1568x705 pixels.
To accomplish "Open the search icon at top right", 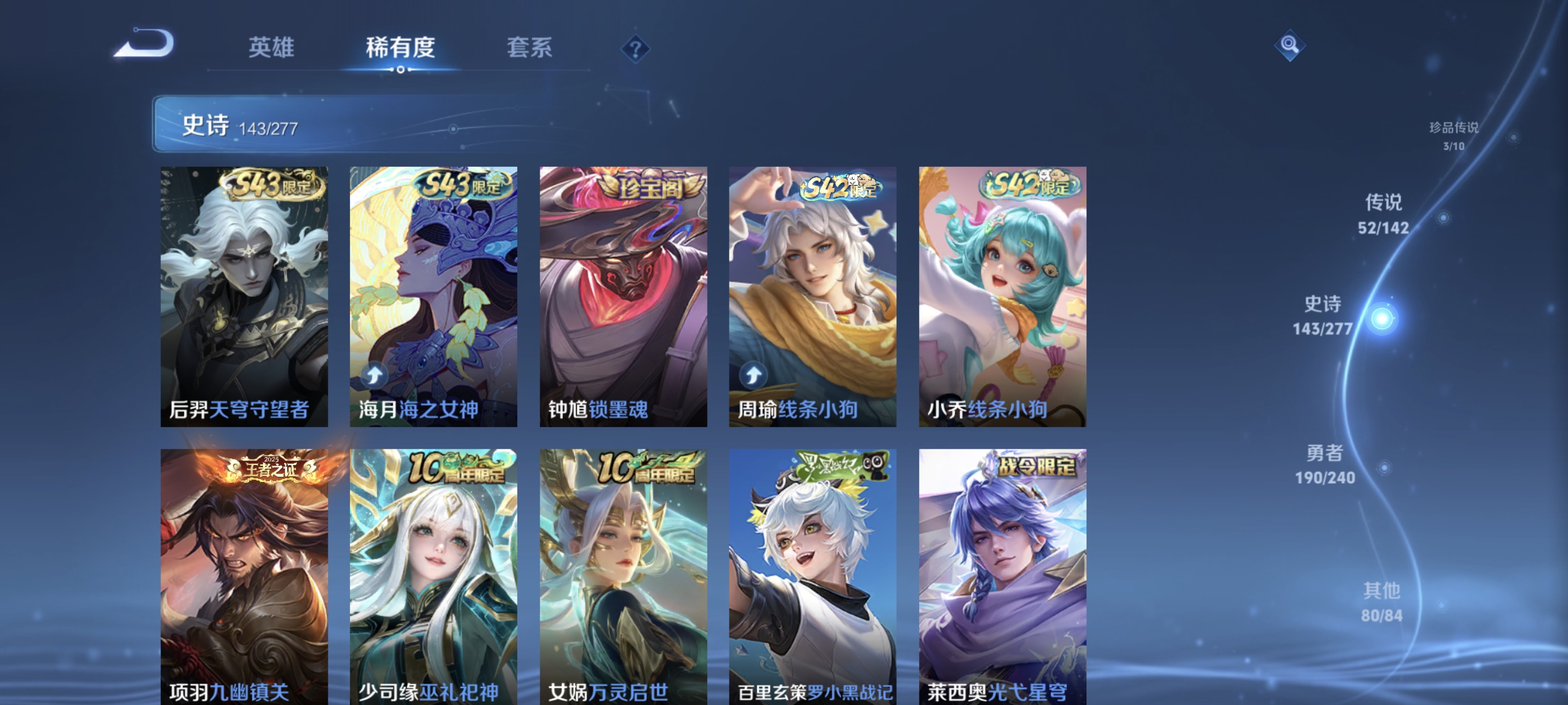I will coord(1290,46).
